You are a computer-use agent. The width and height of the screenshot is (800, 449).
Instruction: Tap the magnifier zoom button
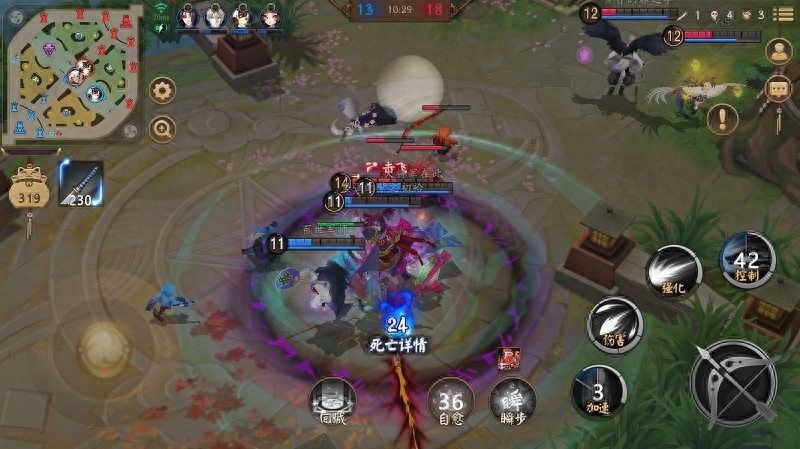(162, 128)
